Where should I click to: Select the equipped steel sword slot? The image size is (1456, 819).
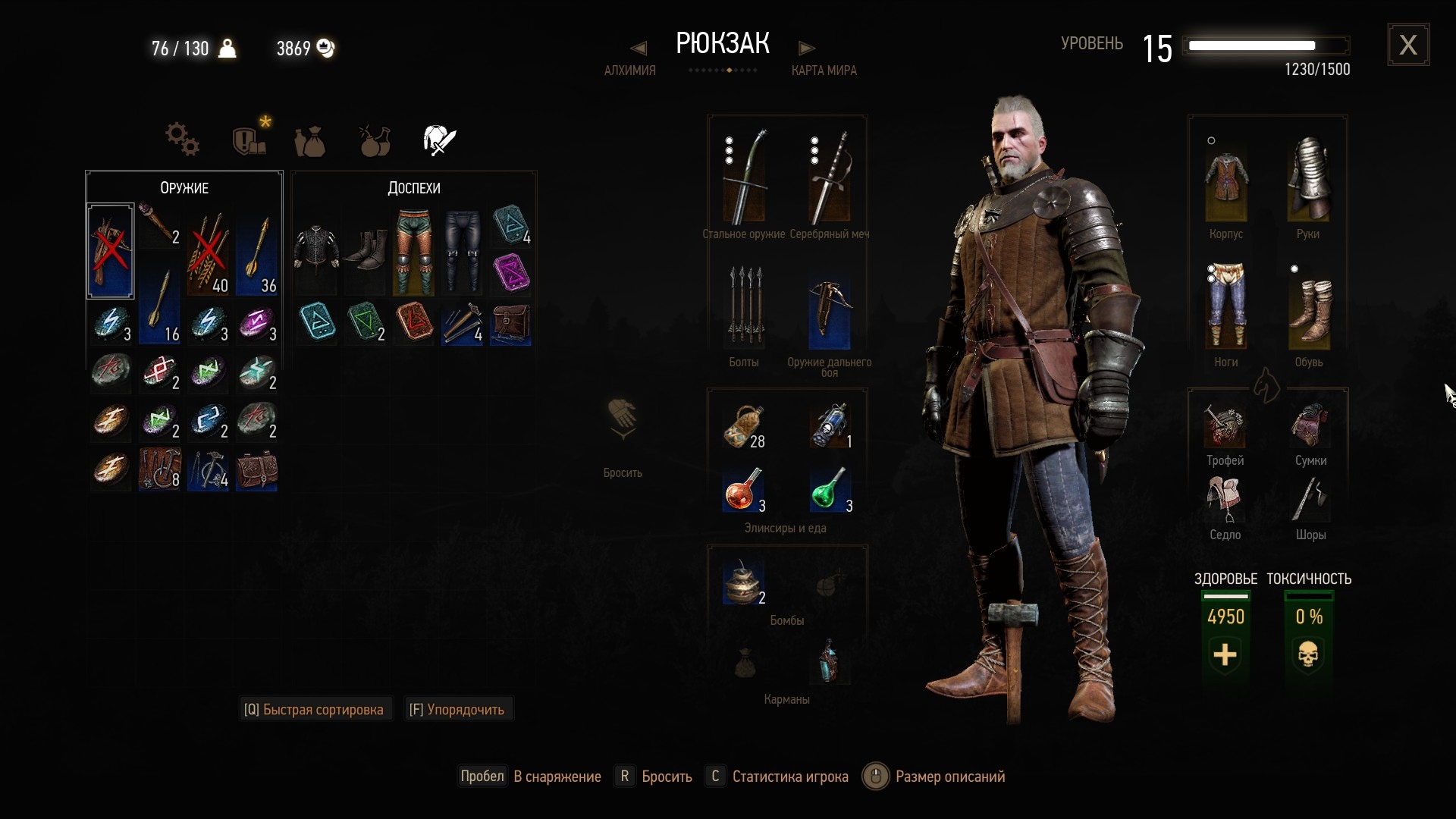point(745,177)
